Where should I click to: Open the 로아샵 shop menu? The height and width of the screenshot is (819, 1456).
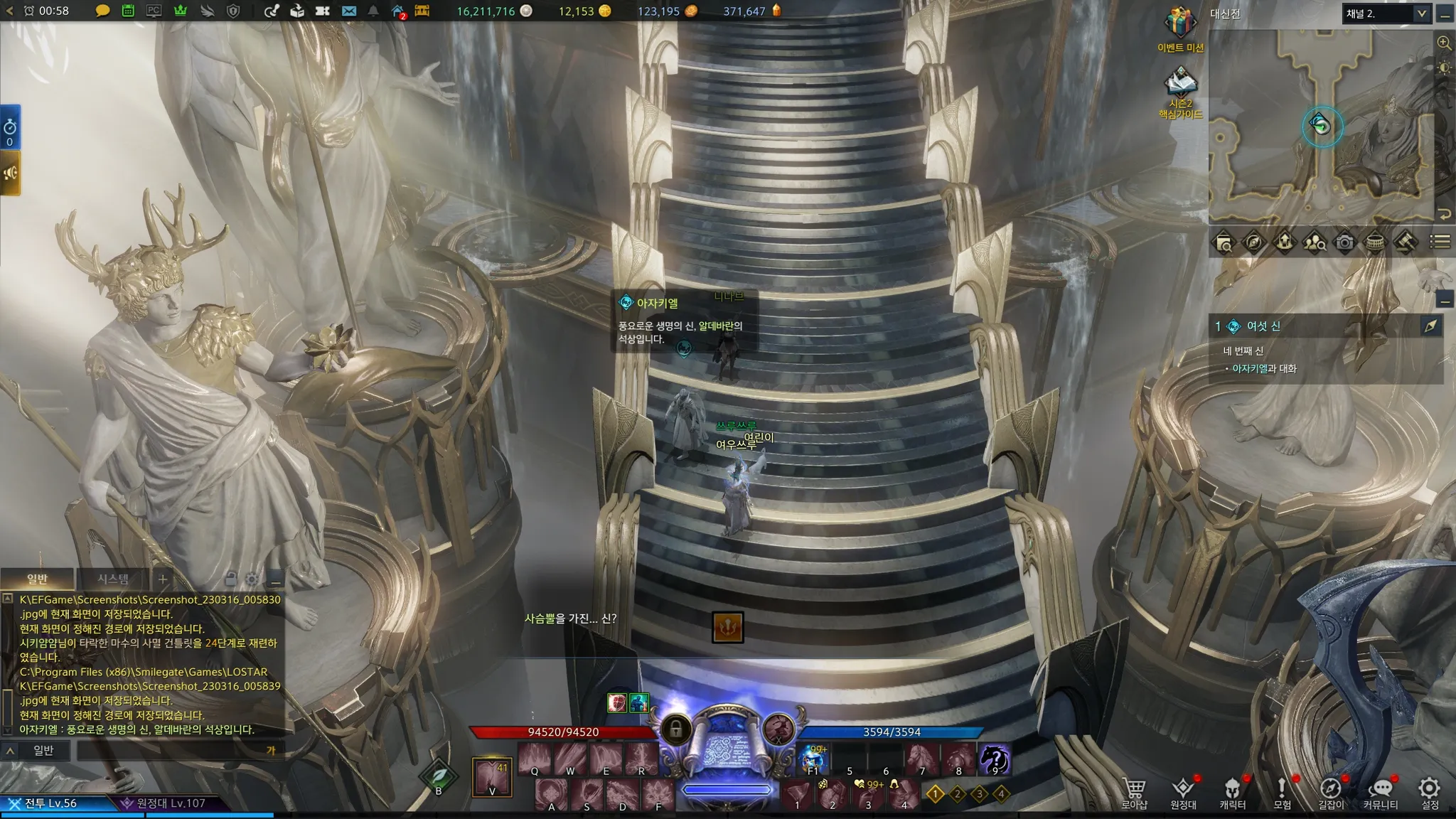(x=1134, y=792)
